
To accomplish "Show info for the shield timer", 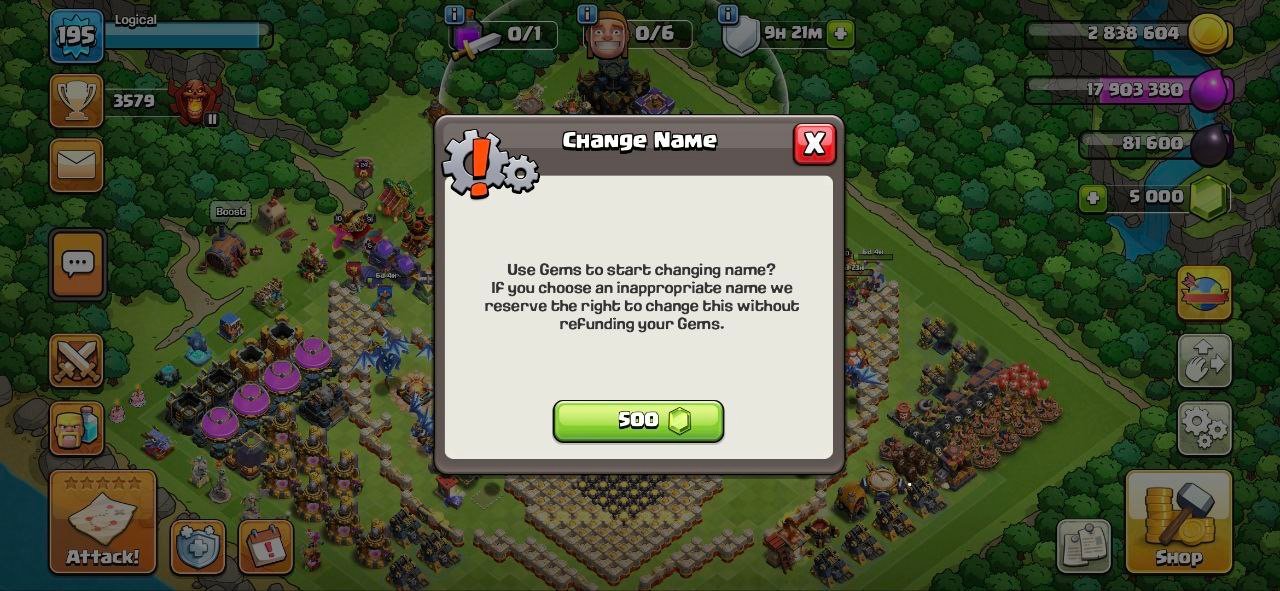I will click(x=728, y=14).
